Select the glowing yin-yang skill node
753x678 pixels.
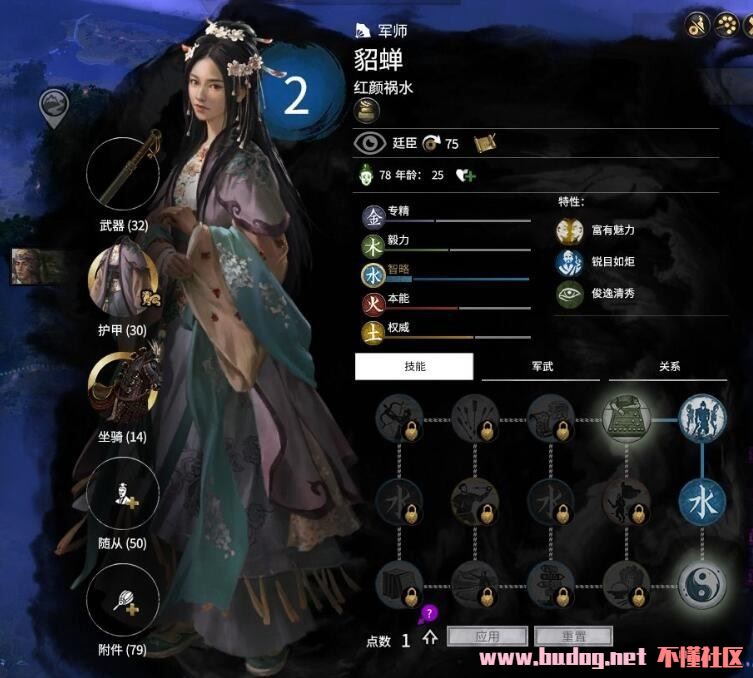(703, 584)
